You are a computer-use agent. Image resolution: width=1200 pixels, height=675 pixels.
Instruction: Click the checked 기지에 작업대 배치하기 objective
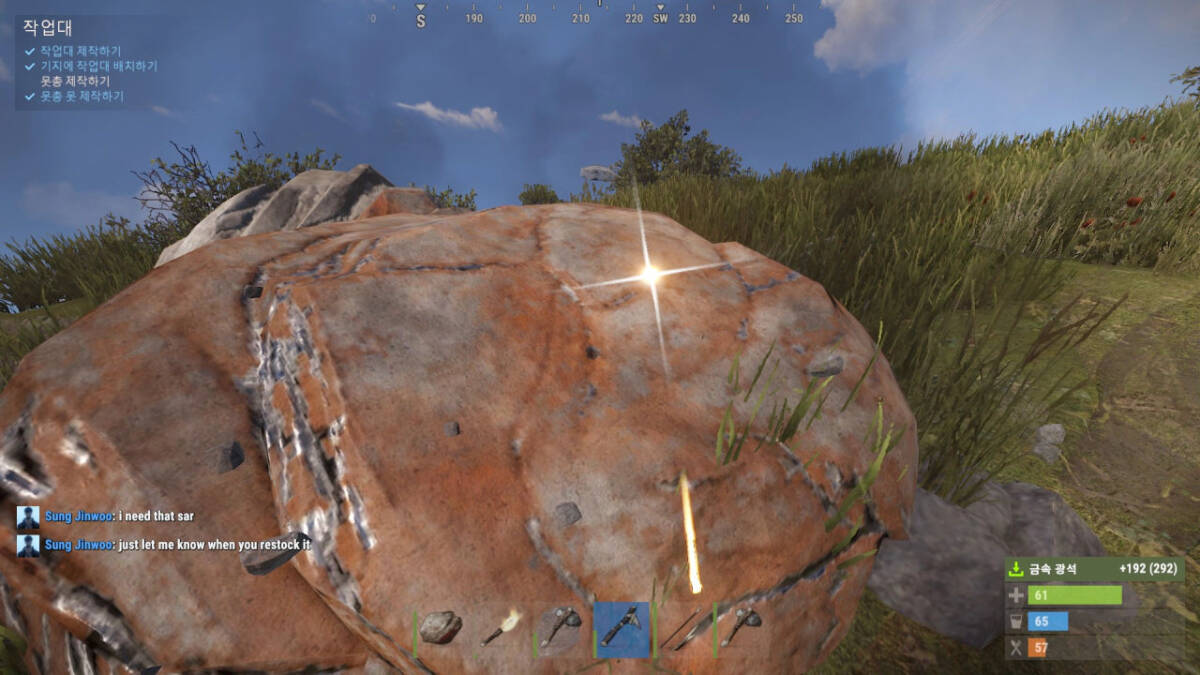click(x=98, y=66)
